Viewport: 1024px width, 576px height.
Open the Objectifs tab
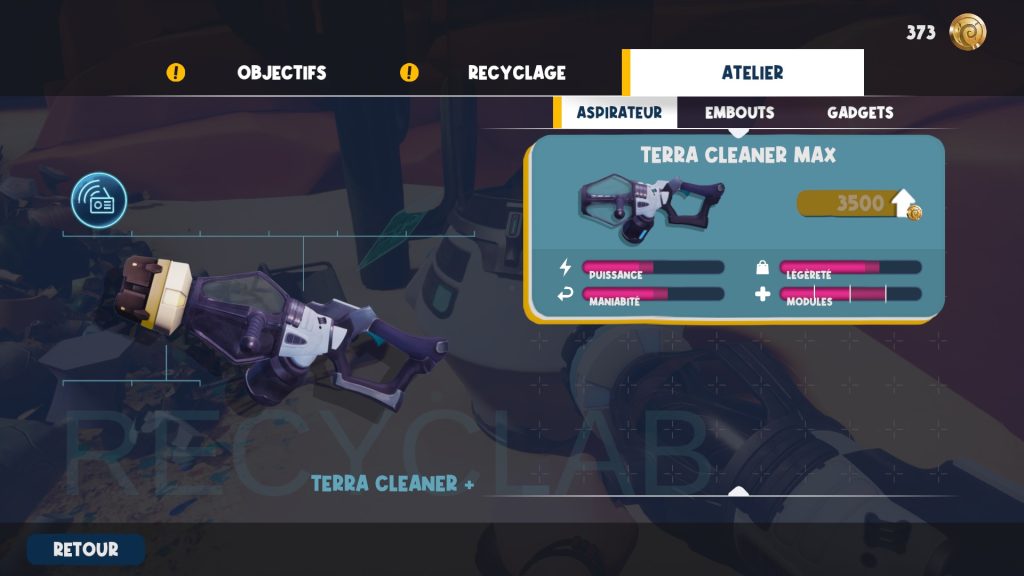tap(281, 73)
